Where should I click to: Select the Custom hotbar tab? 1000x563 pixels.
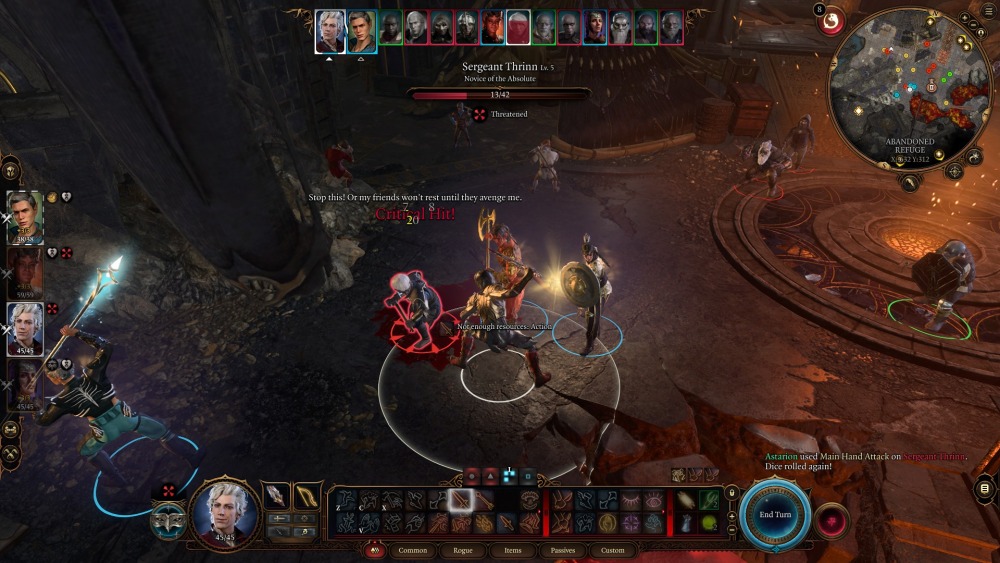pos(612,550)
